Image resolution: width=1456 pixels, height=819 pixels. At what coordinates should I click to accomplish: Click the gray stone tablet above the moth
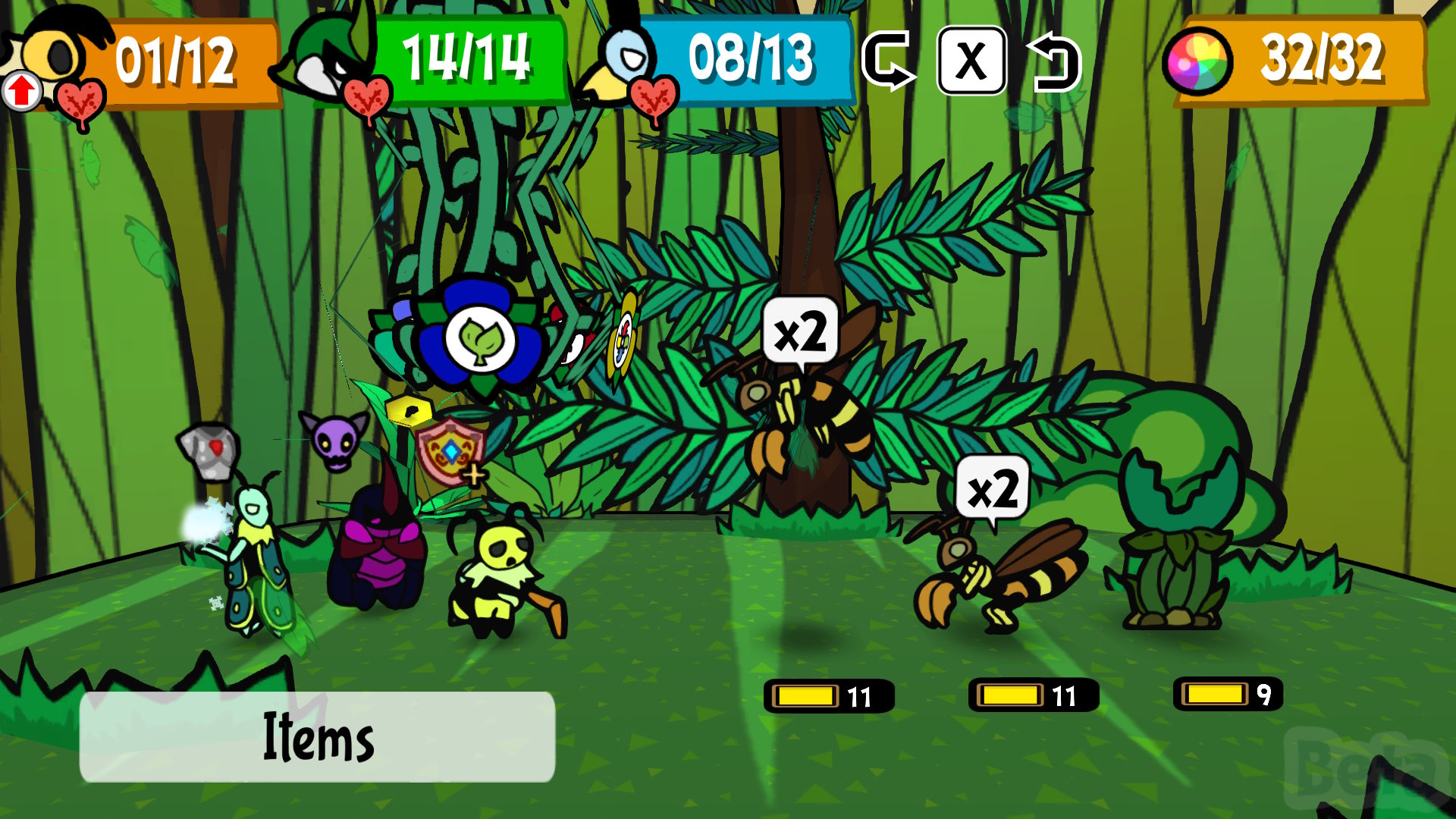tap(210, 450)
